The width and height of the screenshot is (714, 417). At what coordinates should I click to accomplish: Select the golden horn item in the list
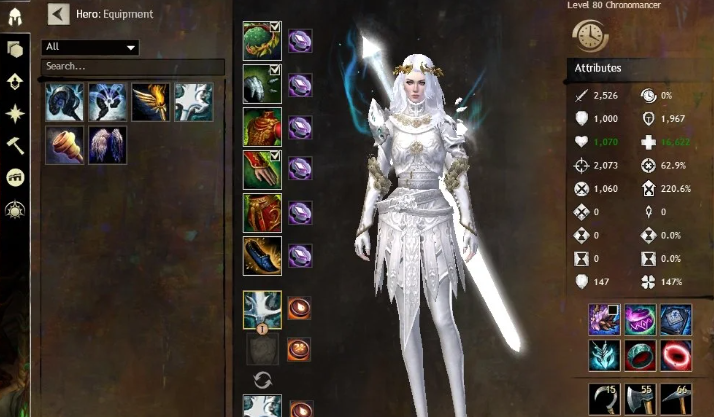click(63, 144)
